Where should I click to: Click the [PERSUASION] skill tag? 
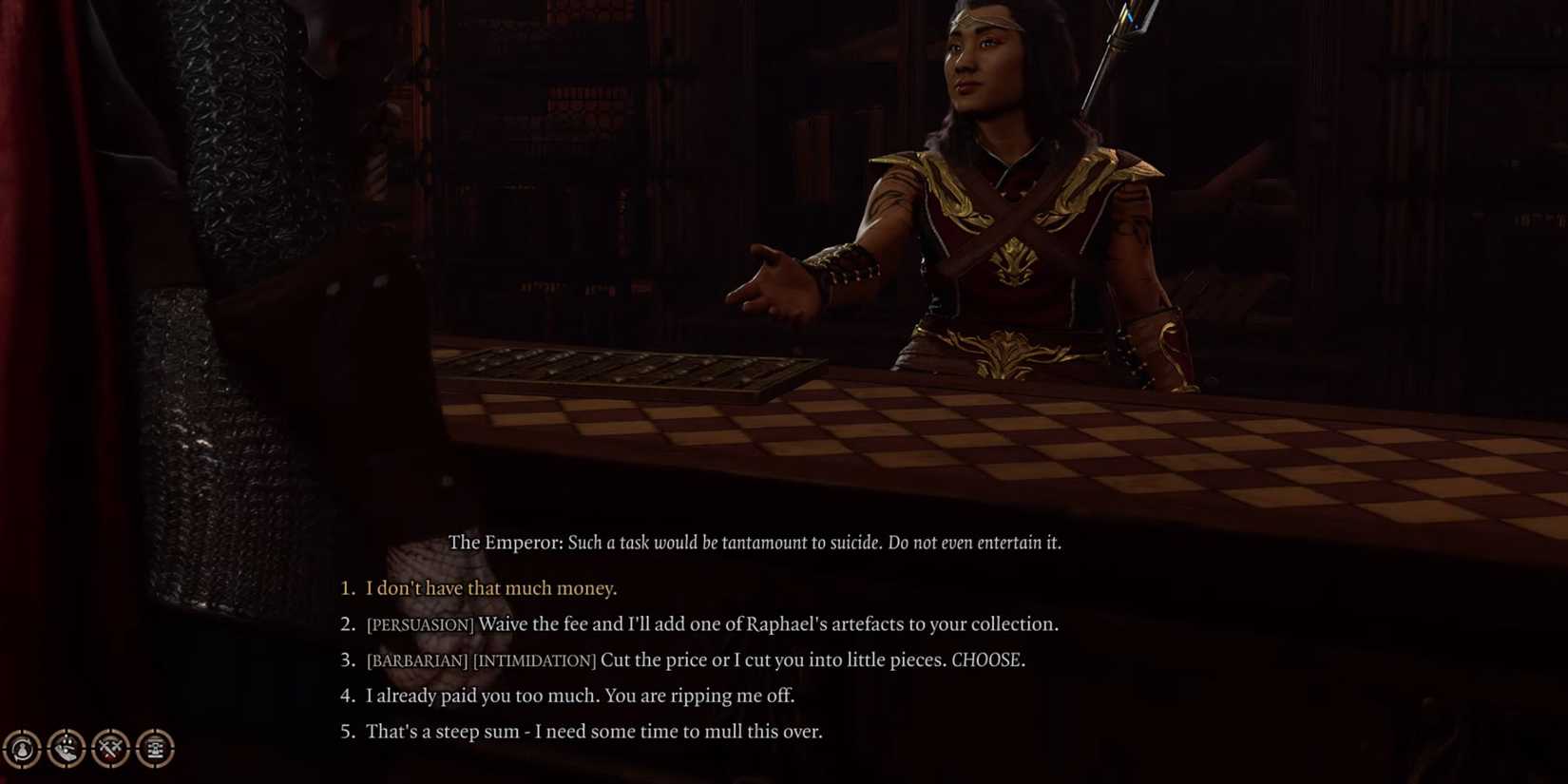click(x=421, y=624)
